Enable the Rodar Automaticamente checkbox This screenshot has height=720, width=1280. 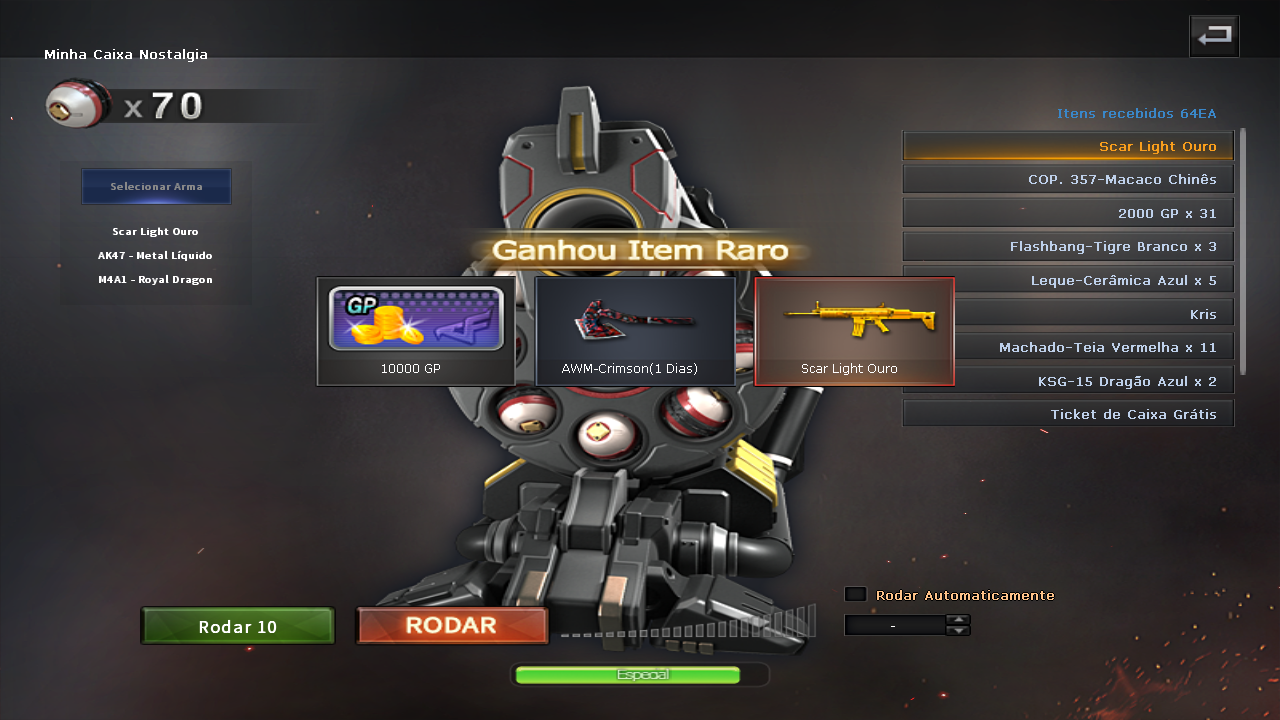click(x=855, y=595)
